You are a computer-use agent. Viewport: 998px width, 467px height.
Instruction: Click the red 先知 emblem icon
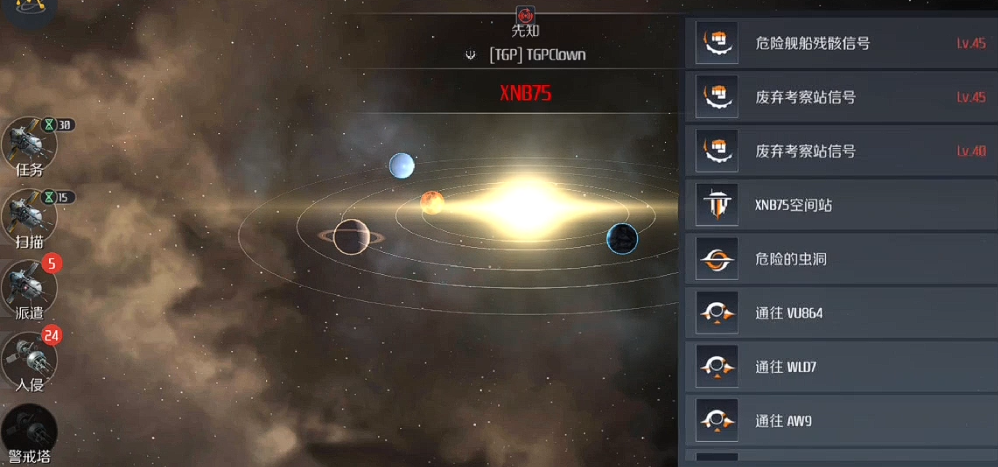click(x=525, y=14)
